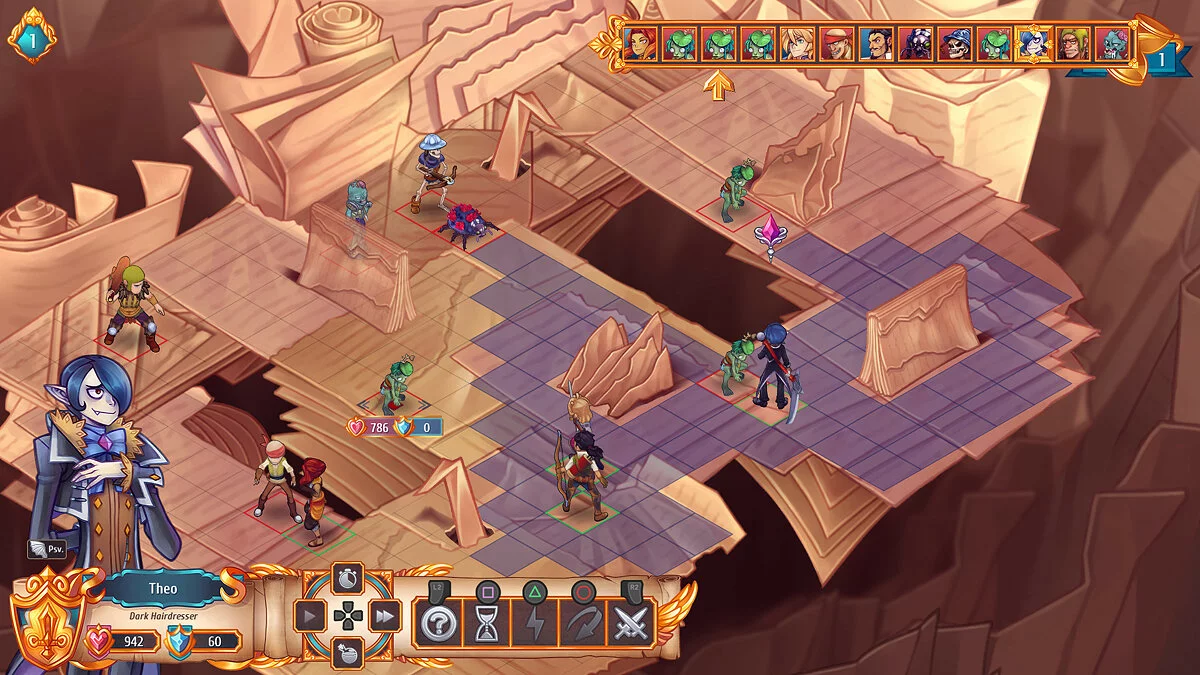
Task: Activate the fast-forward double arrow button
Action: click(x=385, y=617)
